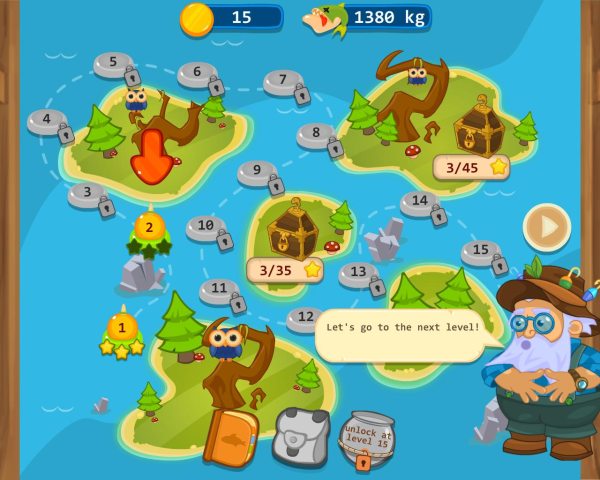Choose locked level 10 stone
This screenshot has height=480, width=600.
(x=207, y=228)
